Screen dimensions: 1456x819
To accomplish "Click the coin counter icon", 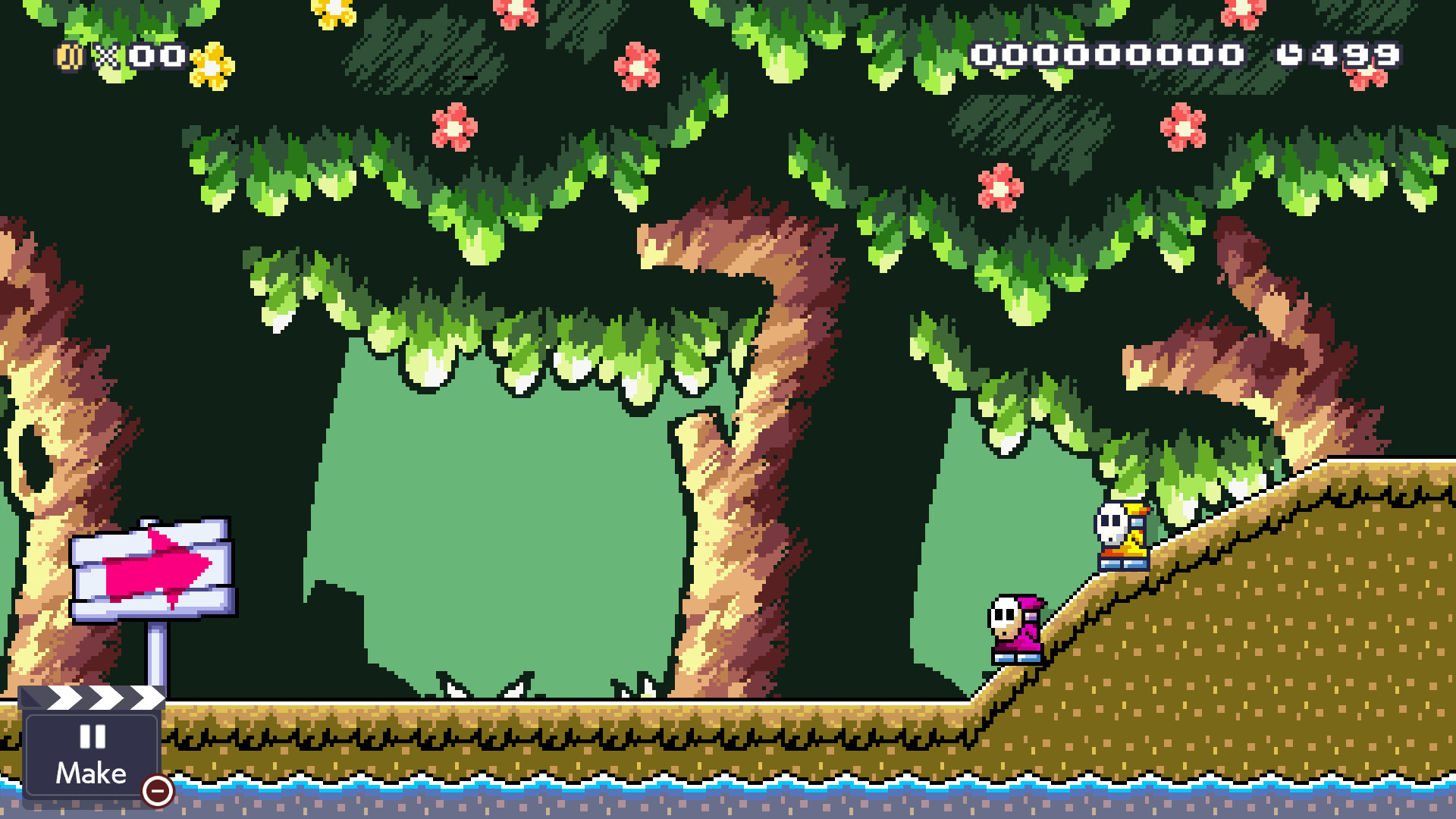I will 68,56.
